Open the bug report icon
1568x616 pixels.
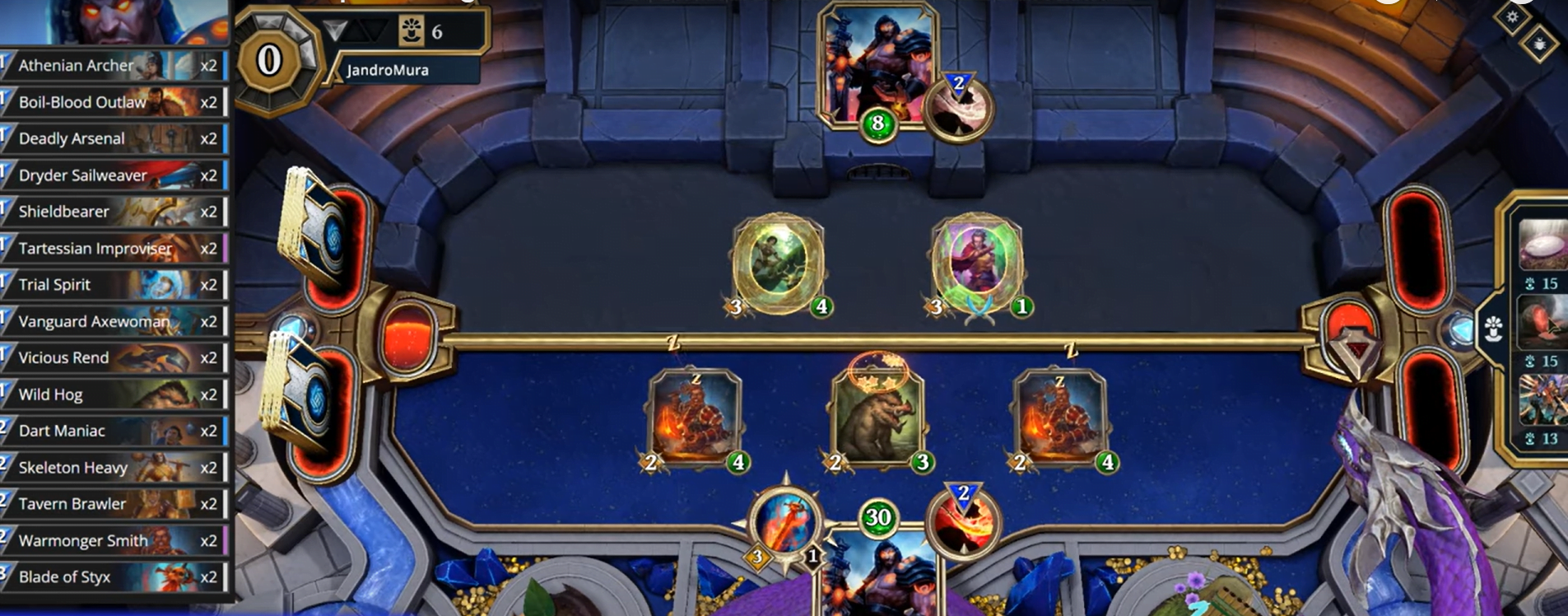(x=1538, y=43)
